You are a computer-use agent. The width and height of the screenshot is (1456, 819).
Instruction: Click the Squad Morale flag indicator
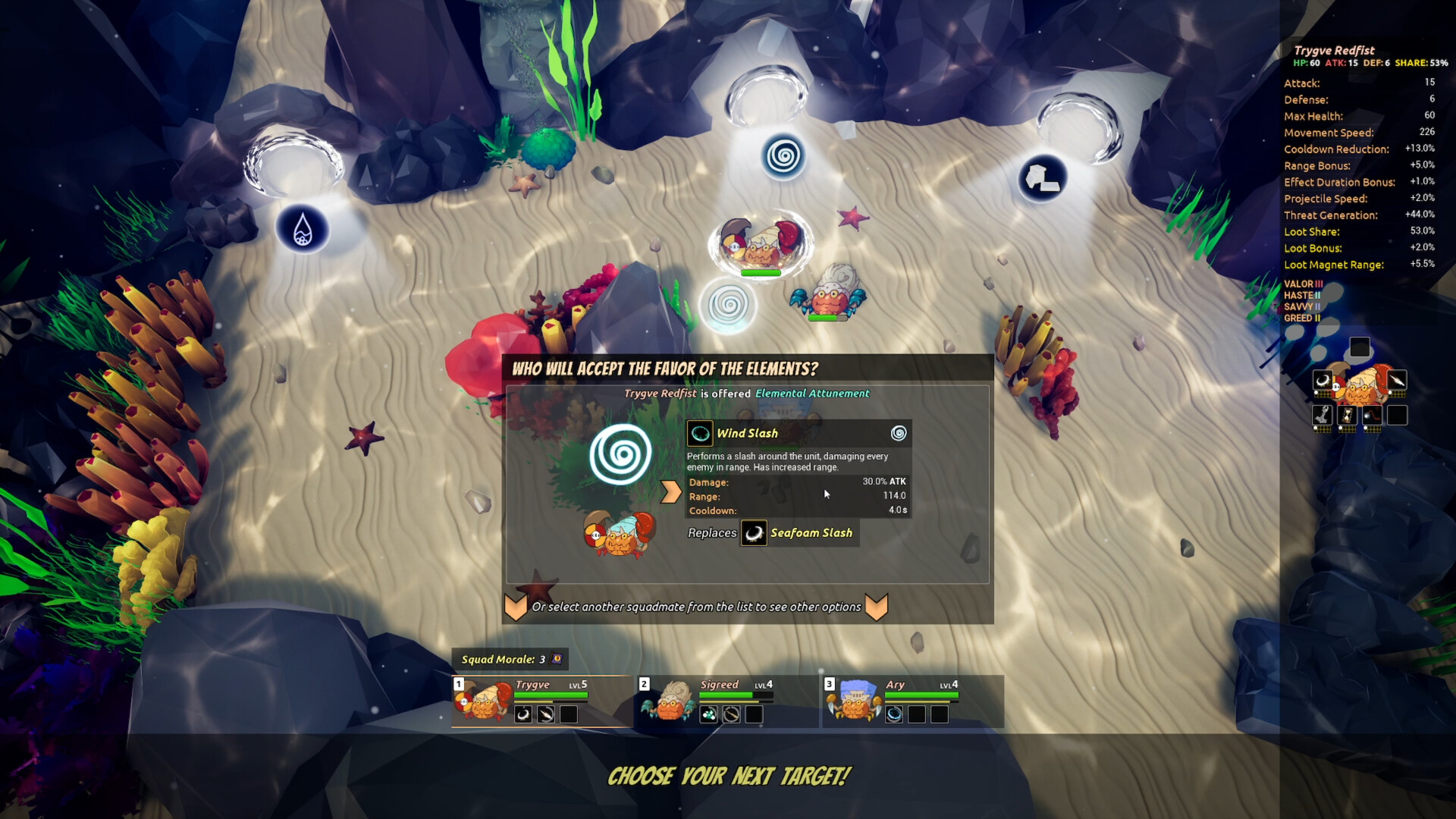[x=557, y=659]
